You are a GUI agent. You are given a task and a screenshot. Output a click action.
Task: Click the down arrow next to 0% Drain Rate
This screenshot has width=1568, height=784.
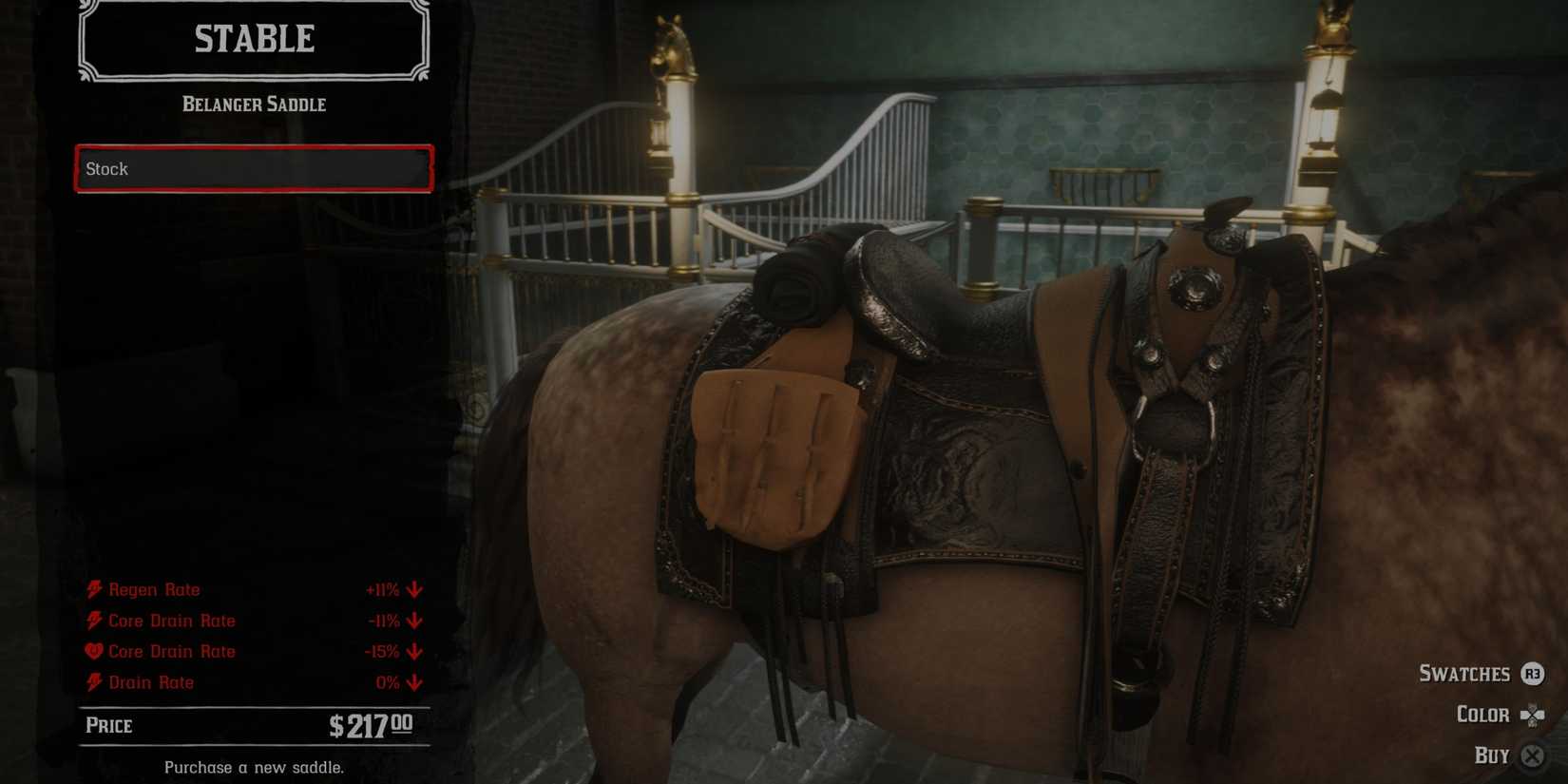point(412,683)
